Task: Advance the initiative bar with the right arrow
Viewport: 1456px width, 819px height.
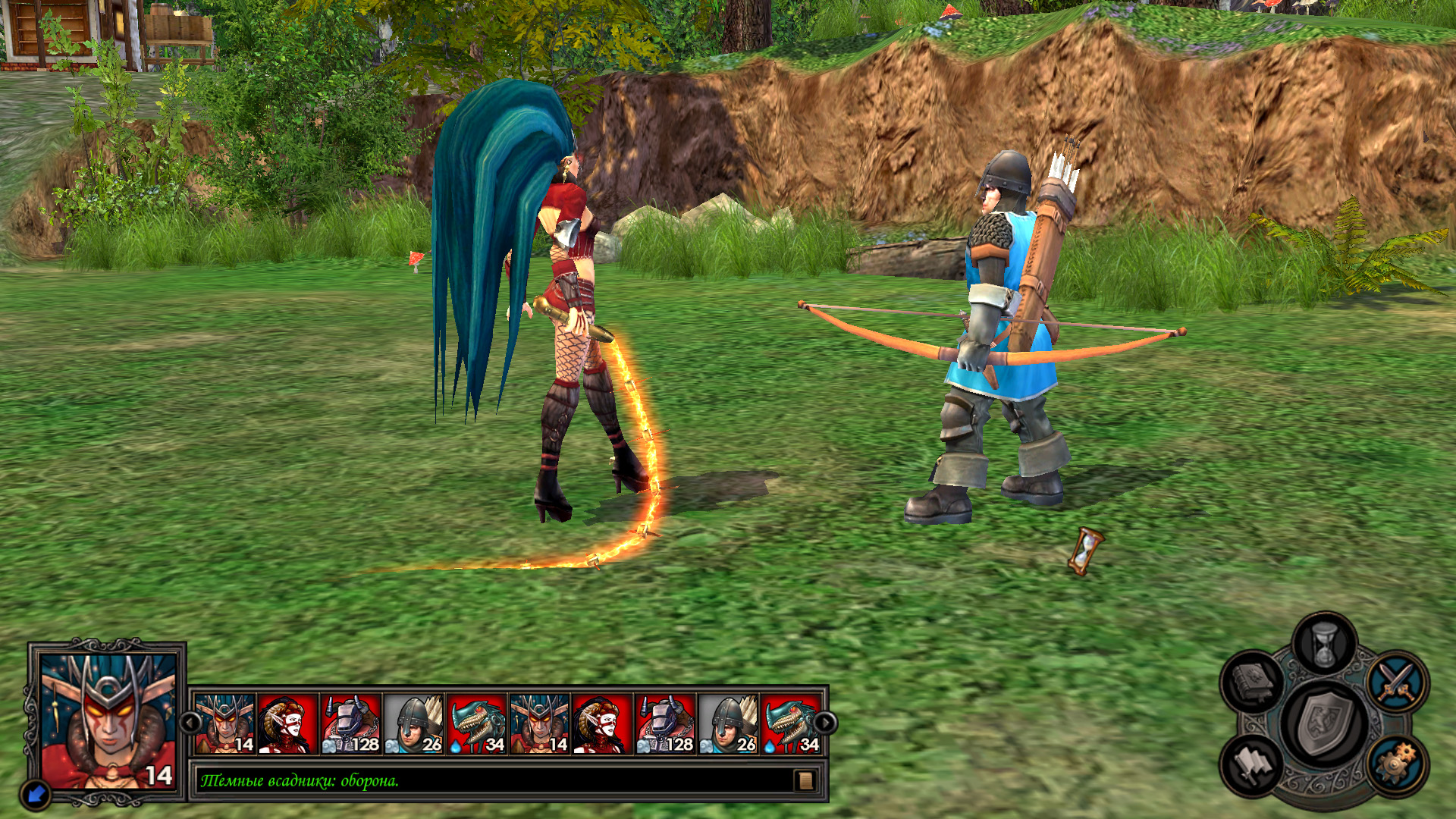Action: click(x=824, y=723)
